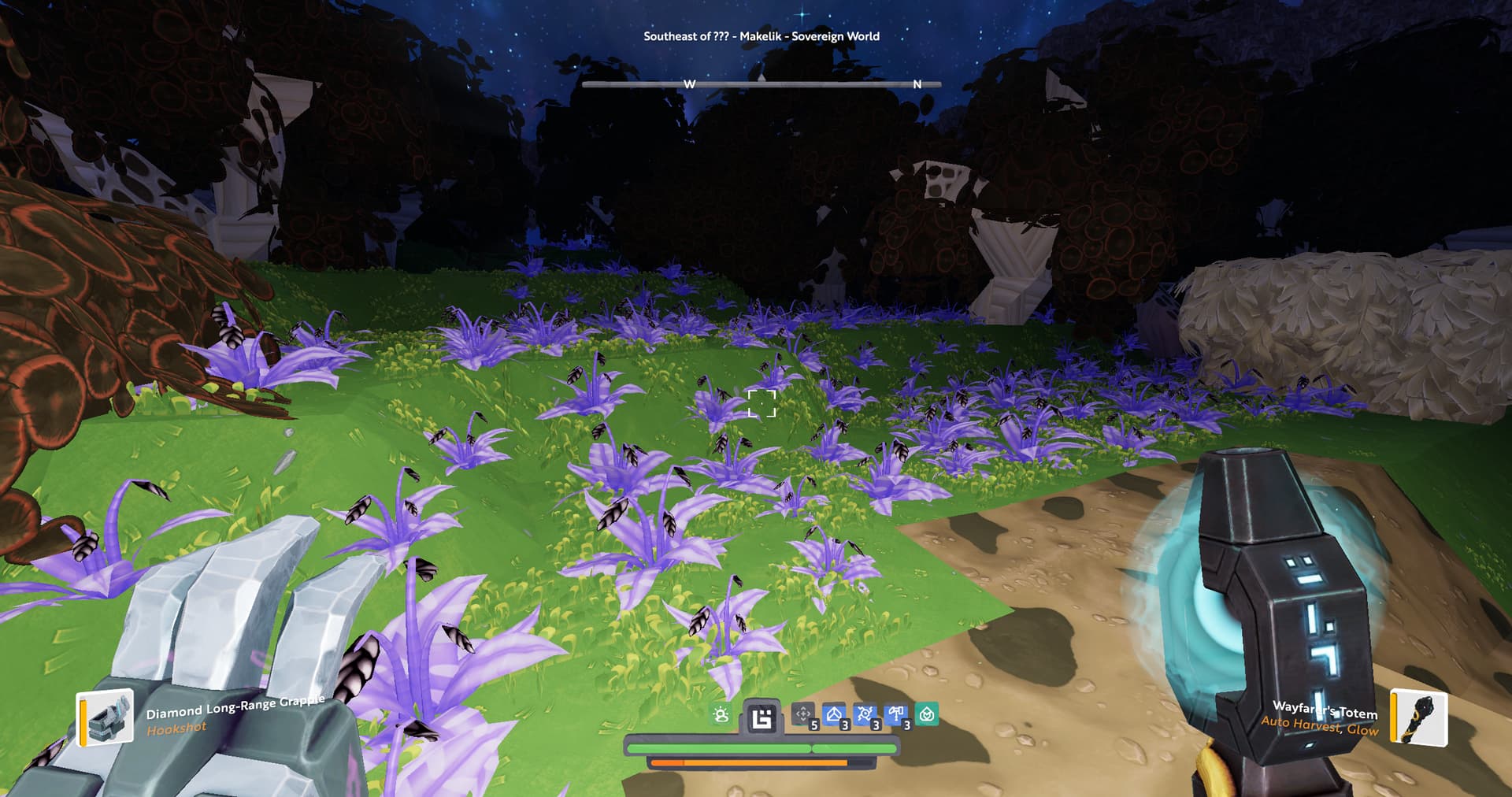The image size is (1512, 797).
Task: Click the teal leaf-shaped status icon
Action: coord(927,714)
